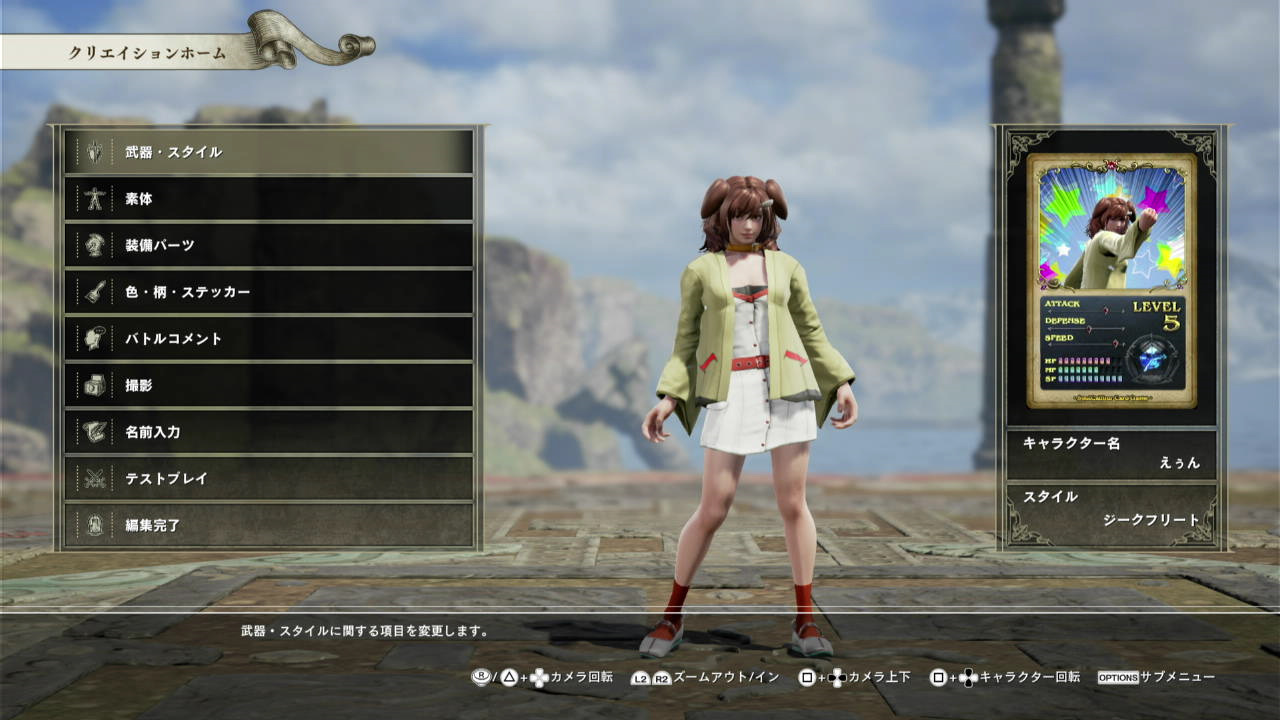Open 名前入力 name entry option
This screenshot has width=1280, height=720.
coord(268,432)
